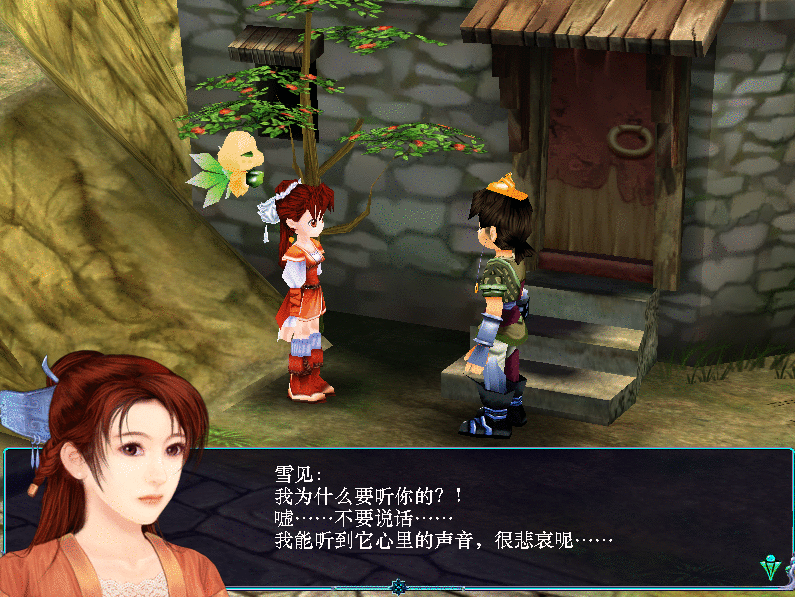The image size is (795, 597).
Task: Click the green continue arrow in the dialogue box
Action: click(770, 569)
